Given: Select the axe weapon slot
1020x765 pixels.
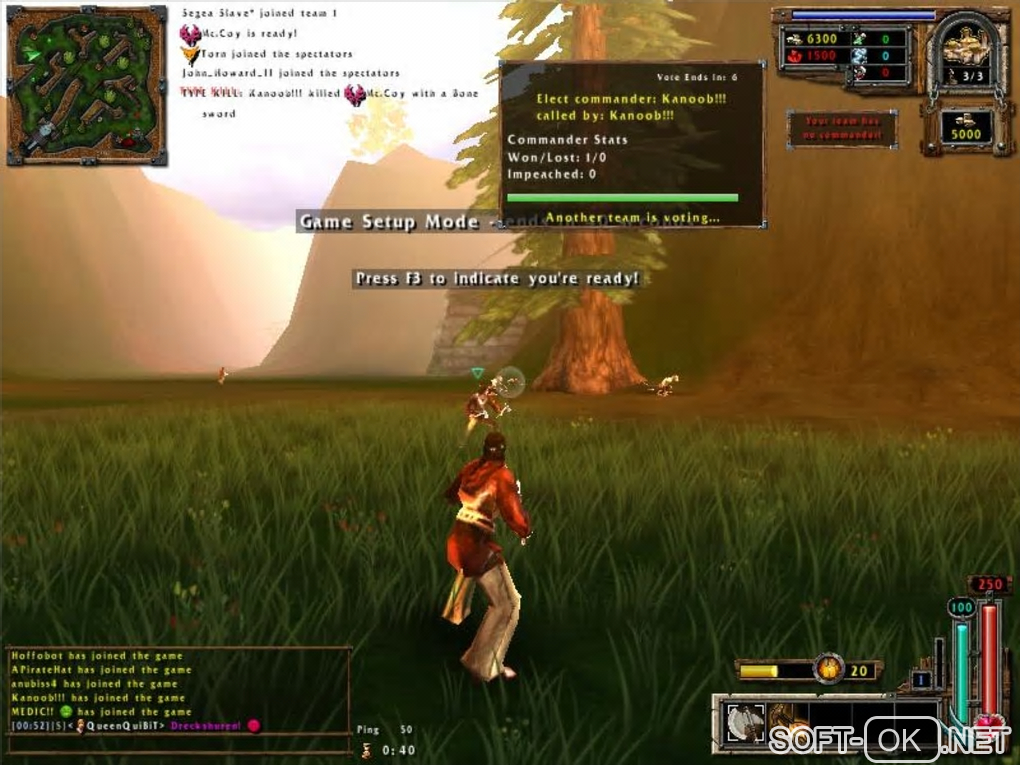Looking at the screenshot, I should 744,723.
